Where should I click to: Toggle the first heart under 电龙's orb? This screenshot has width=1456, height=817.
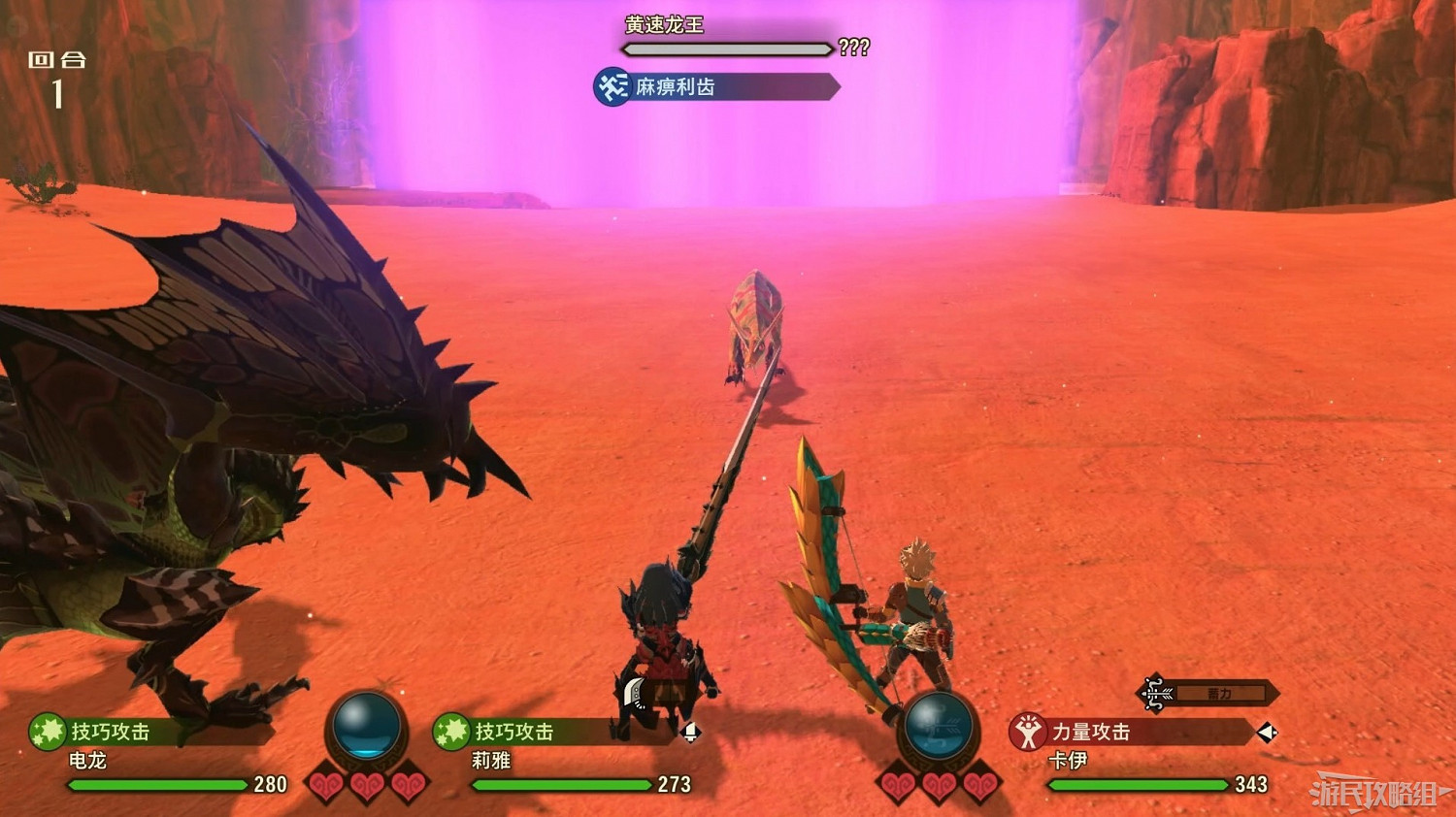coord(326,784)
